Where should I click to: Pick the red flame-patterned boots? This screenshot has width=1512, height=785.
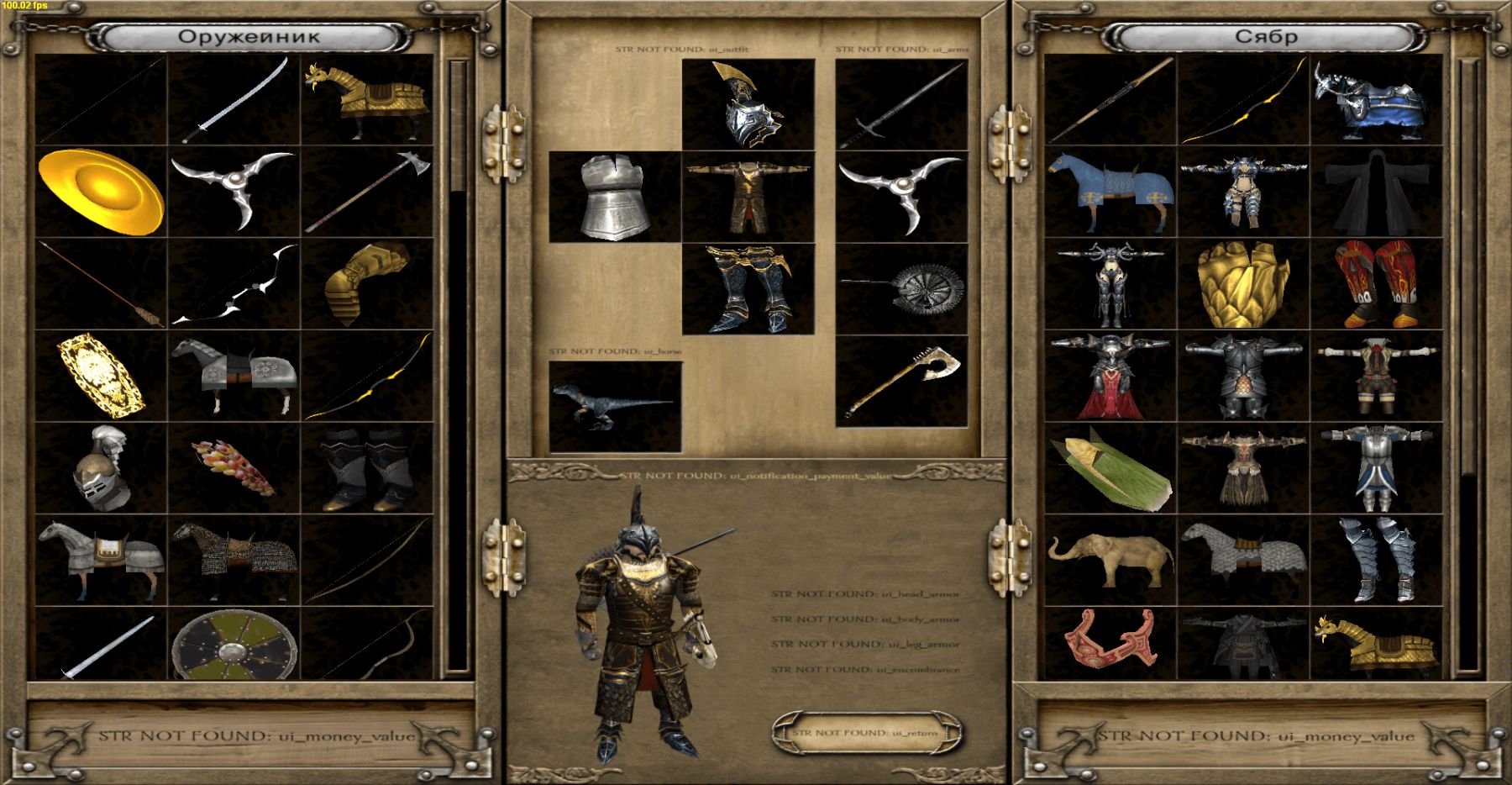click(x=1377, y=283)
